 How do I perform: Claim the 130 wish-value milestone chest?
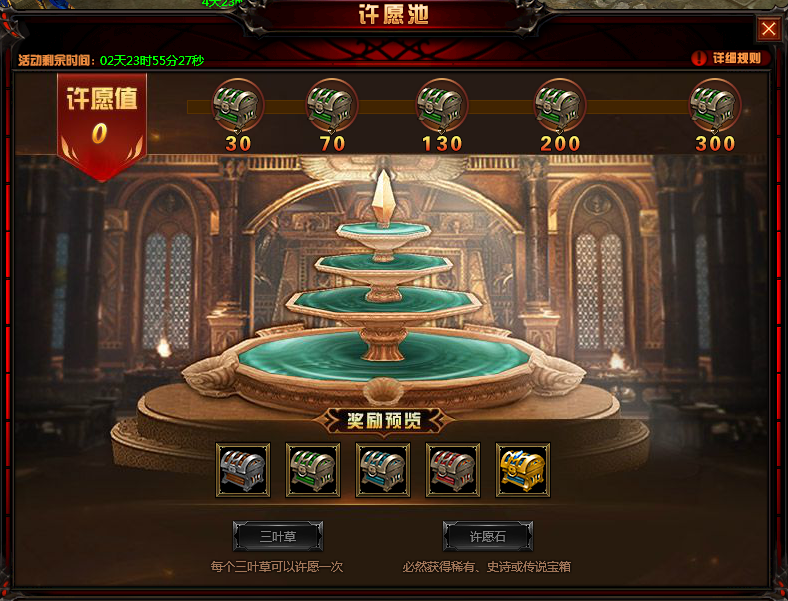point(442,103)
